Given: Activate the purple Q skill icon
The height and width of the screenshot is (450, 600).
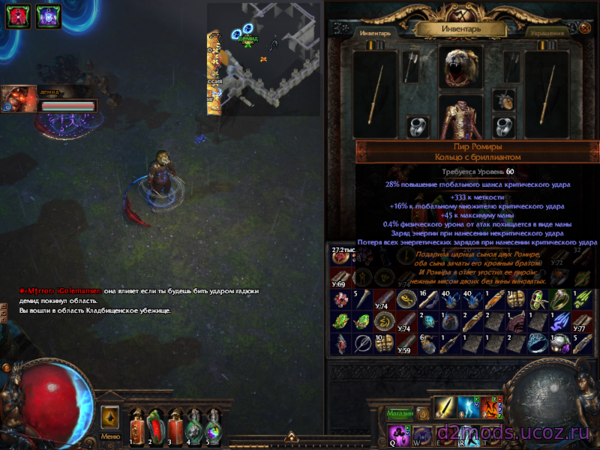Looking at the screenshot, I should 399,432.
